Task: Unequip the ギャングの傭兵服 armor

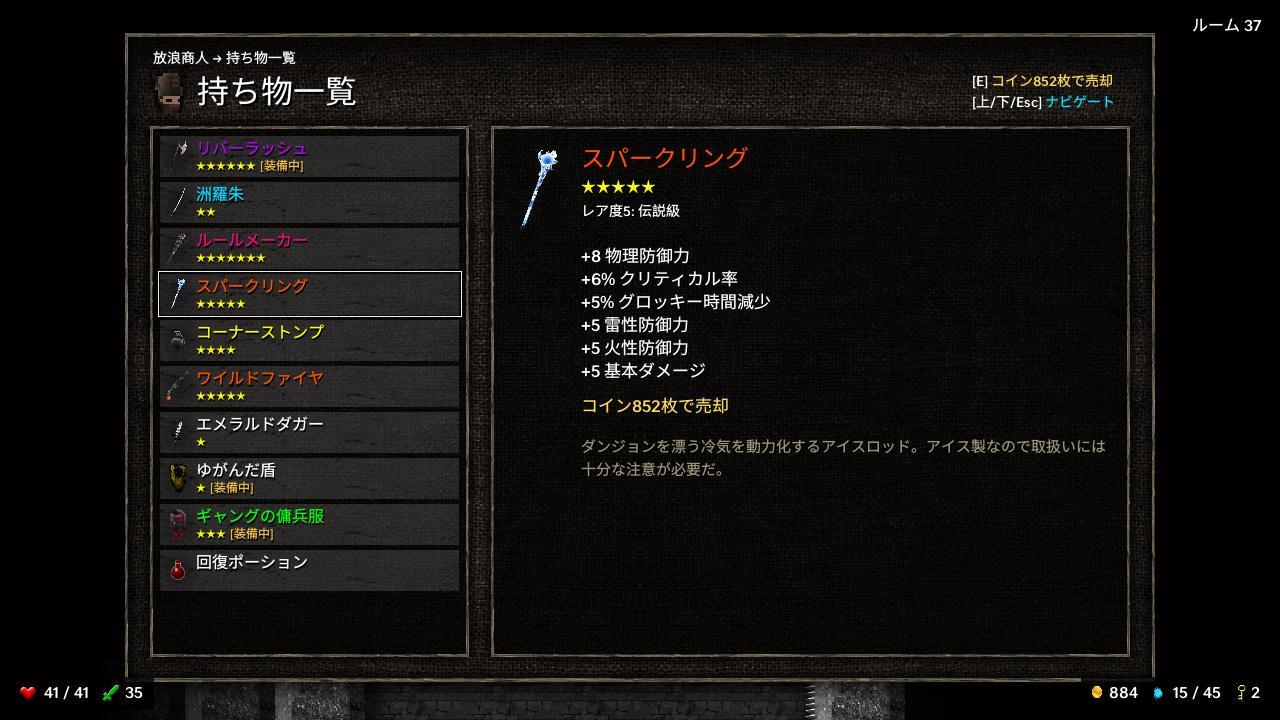Action: [x=308, y=522]
